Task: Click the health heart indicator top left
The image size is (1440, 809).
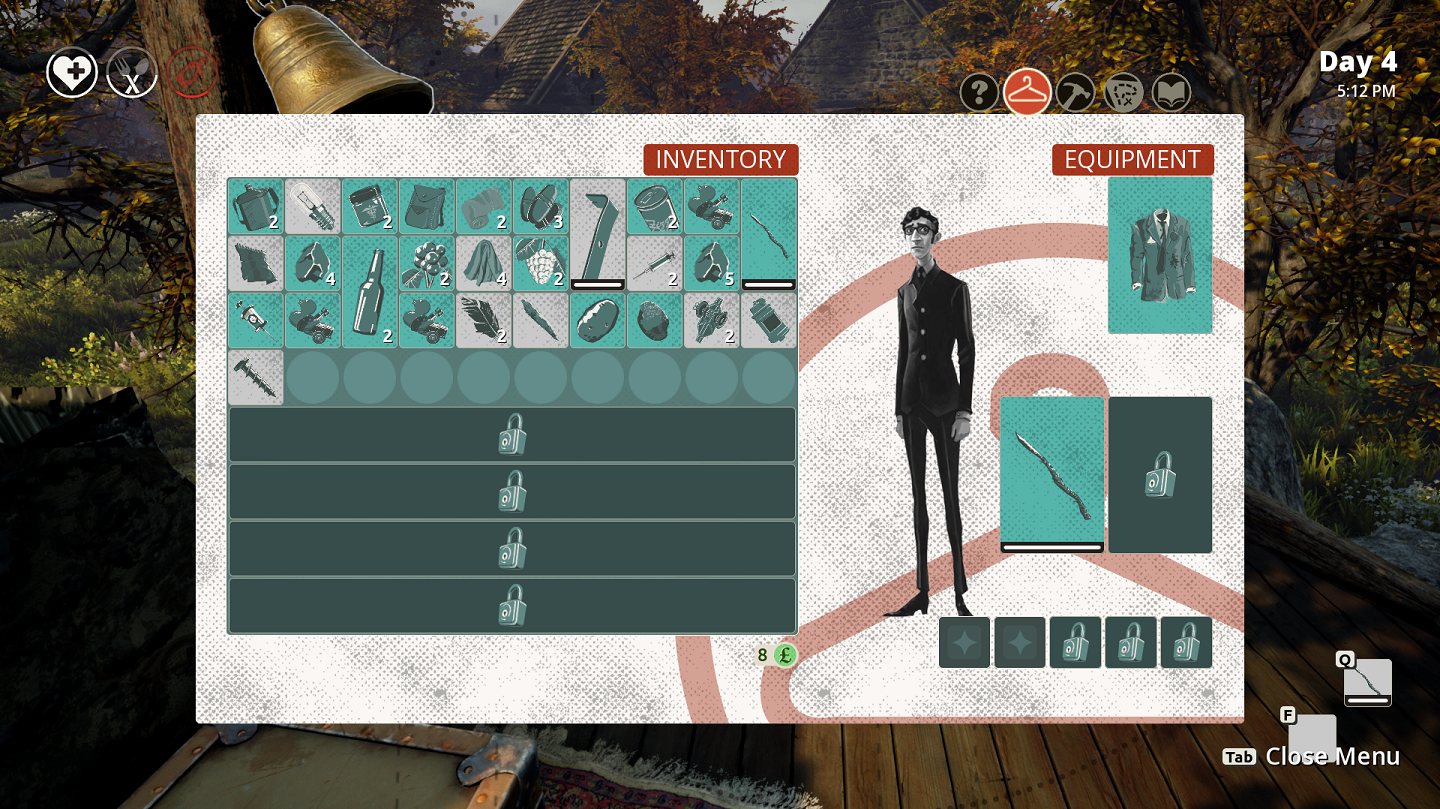Action: click(72, 71)
